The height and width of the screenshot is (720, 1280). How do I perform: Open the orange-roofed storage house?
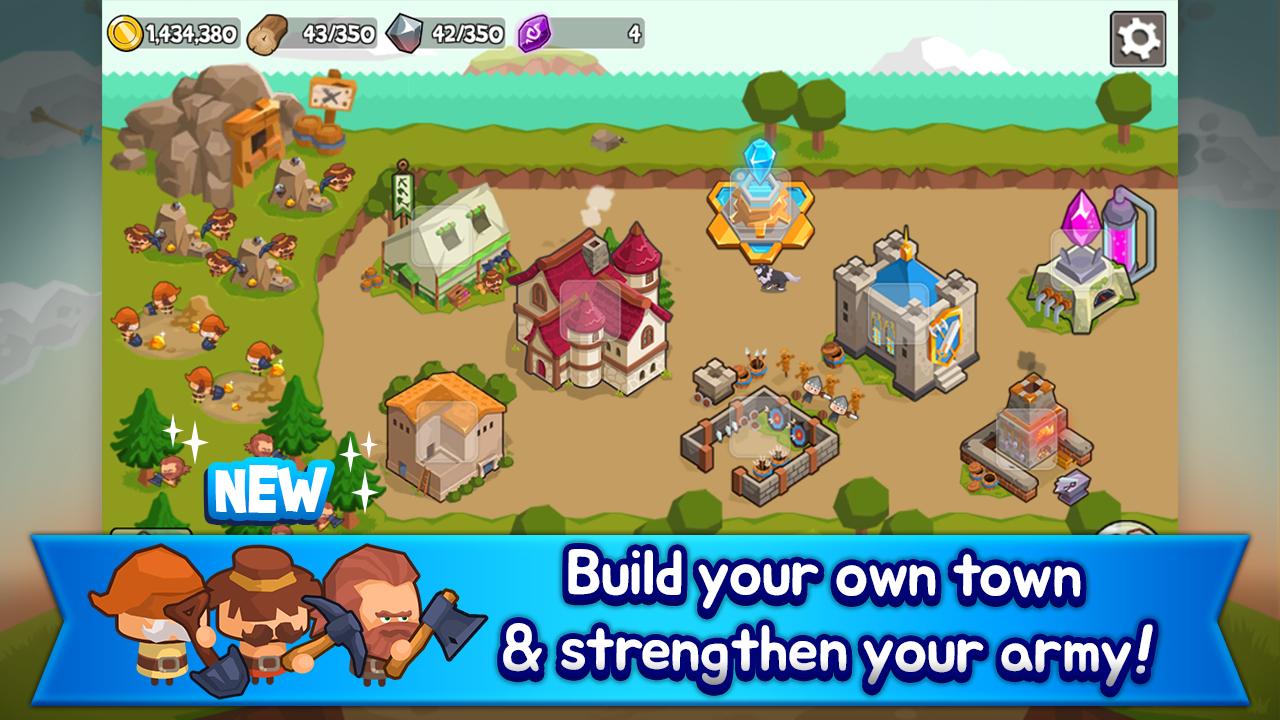coord(443,430)
